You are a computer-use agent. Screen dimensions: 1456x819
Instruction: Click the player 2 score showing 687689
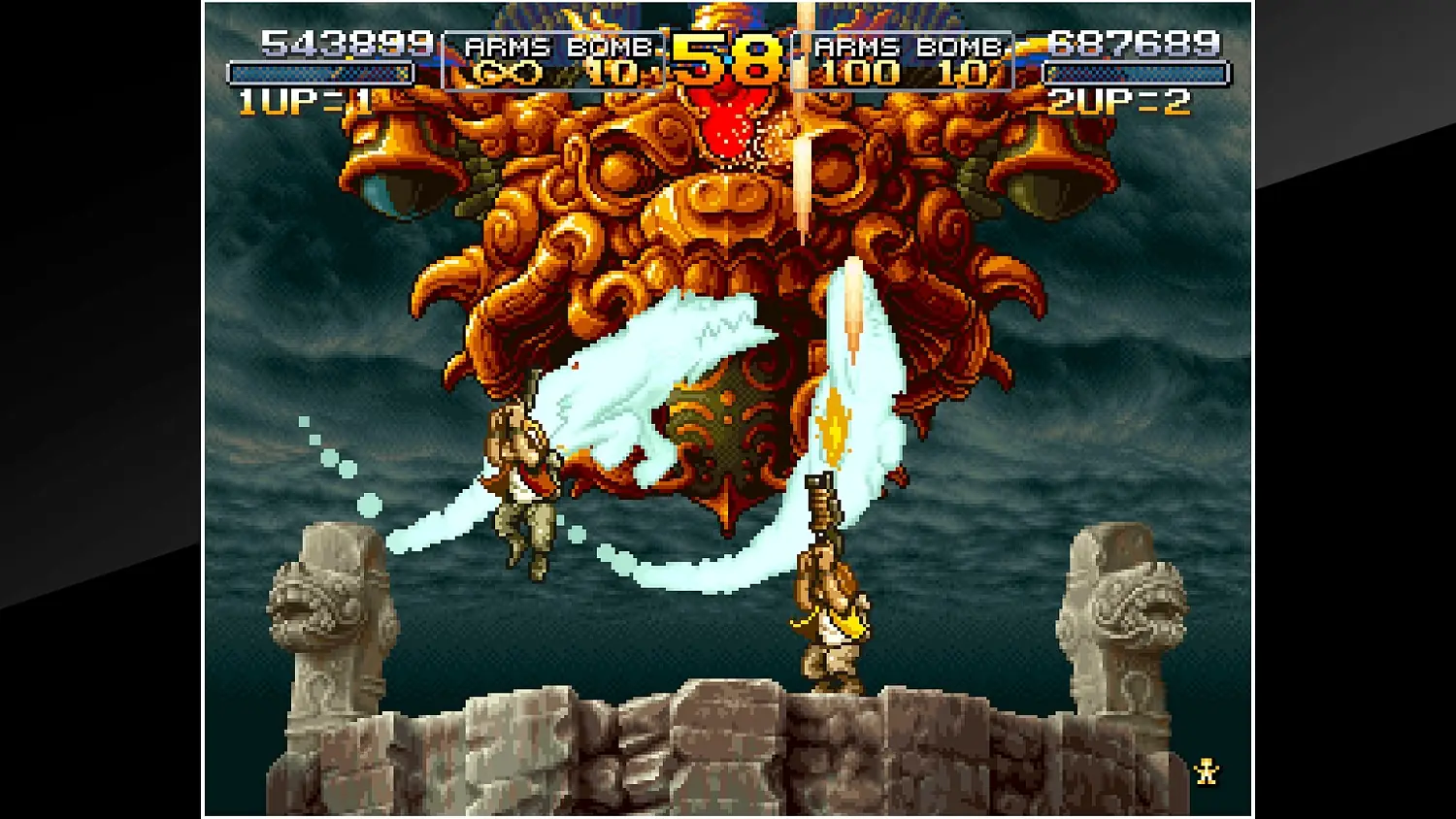tap(1133, 43)
